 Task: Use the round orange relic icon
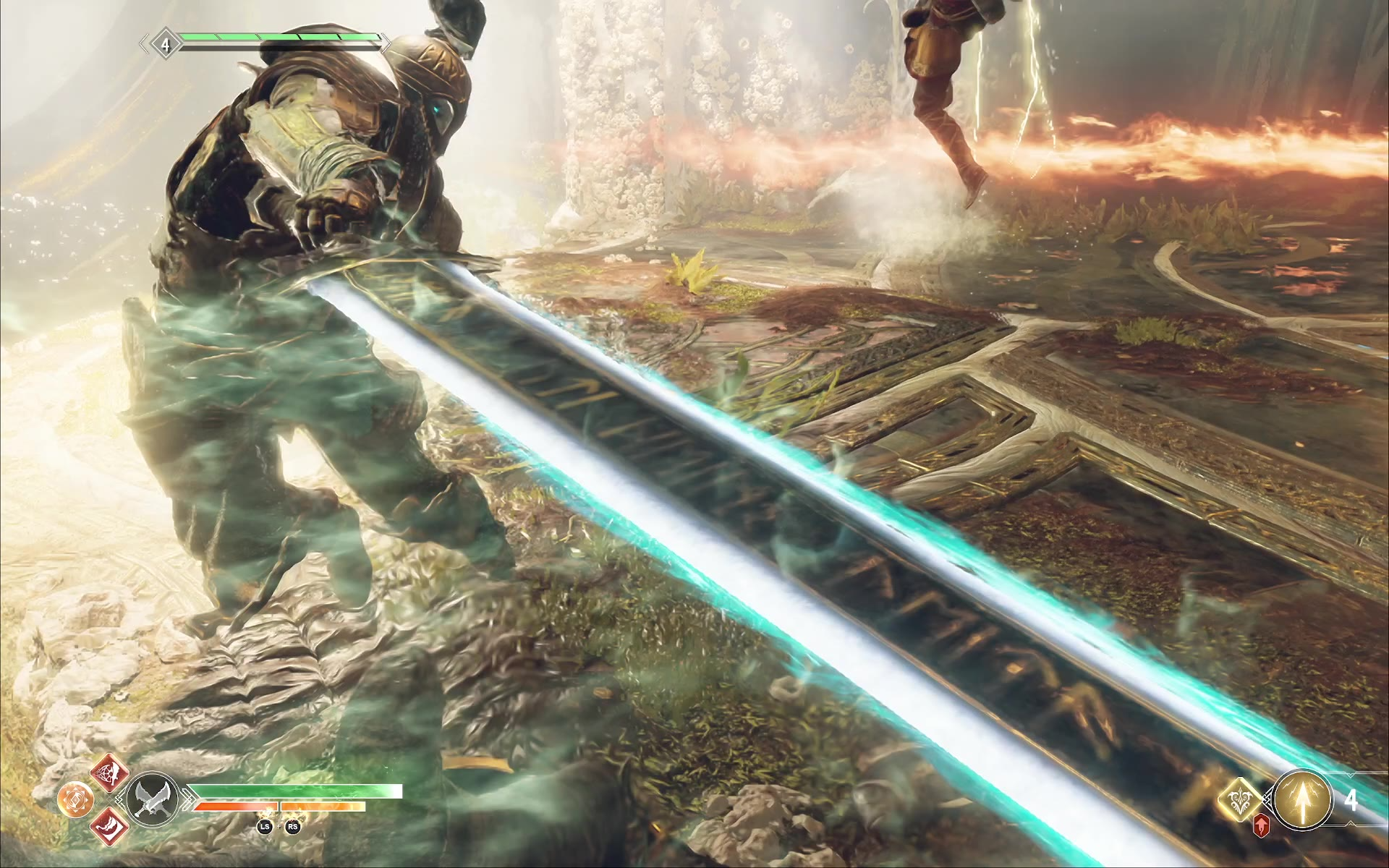point(75,799)
